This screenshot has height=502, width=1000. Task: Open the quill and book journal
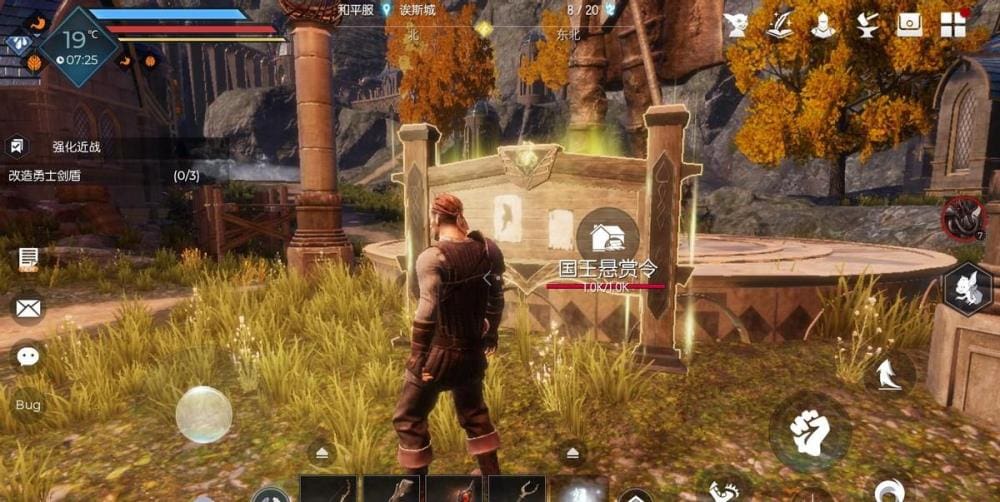(x=780, y=25)
